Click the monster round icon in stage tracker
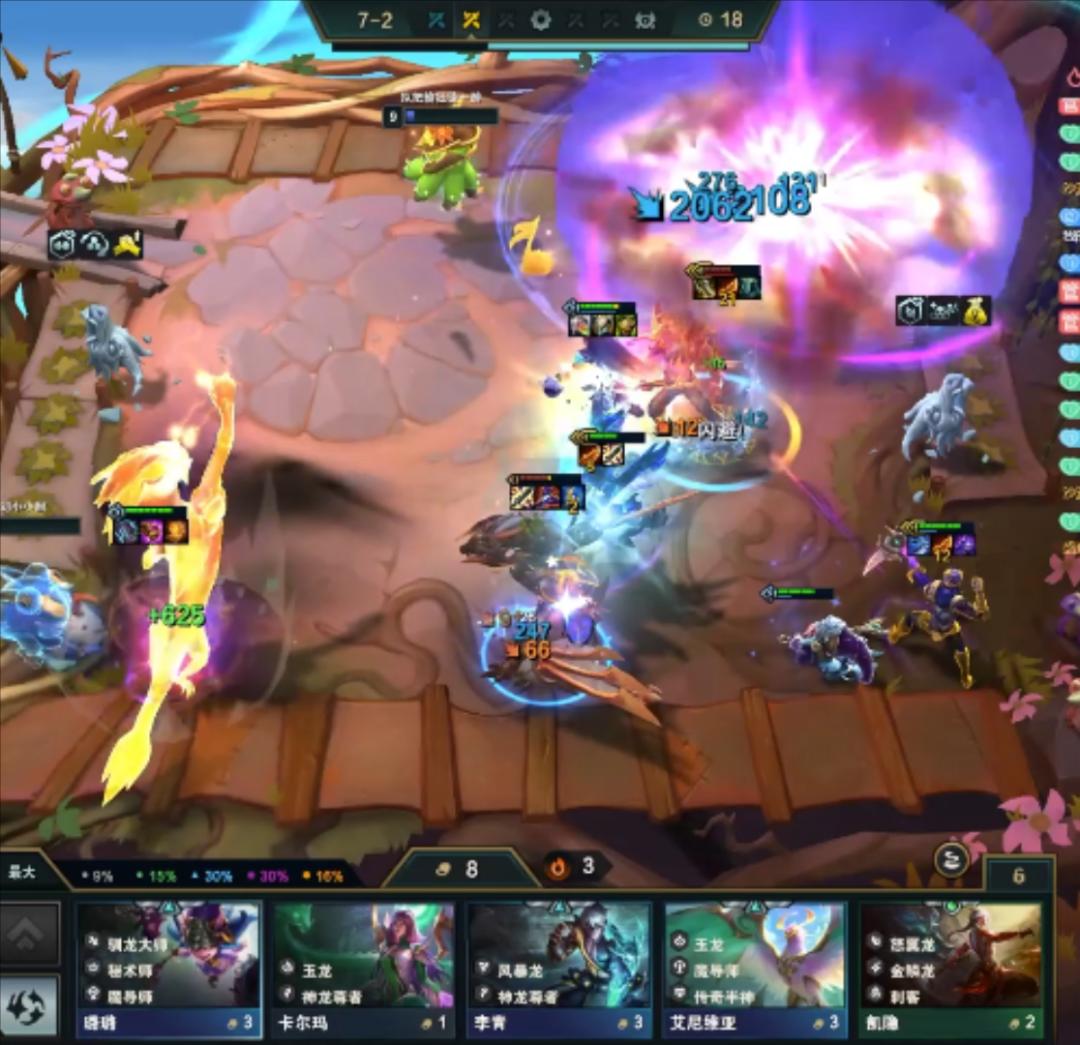This screenshot has height=1045, width=1080. (645, 20)
